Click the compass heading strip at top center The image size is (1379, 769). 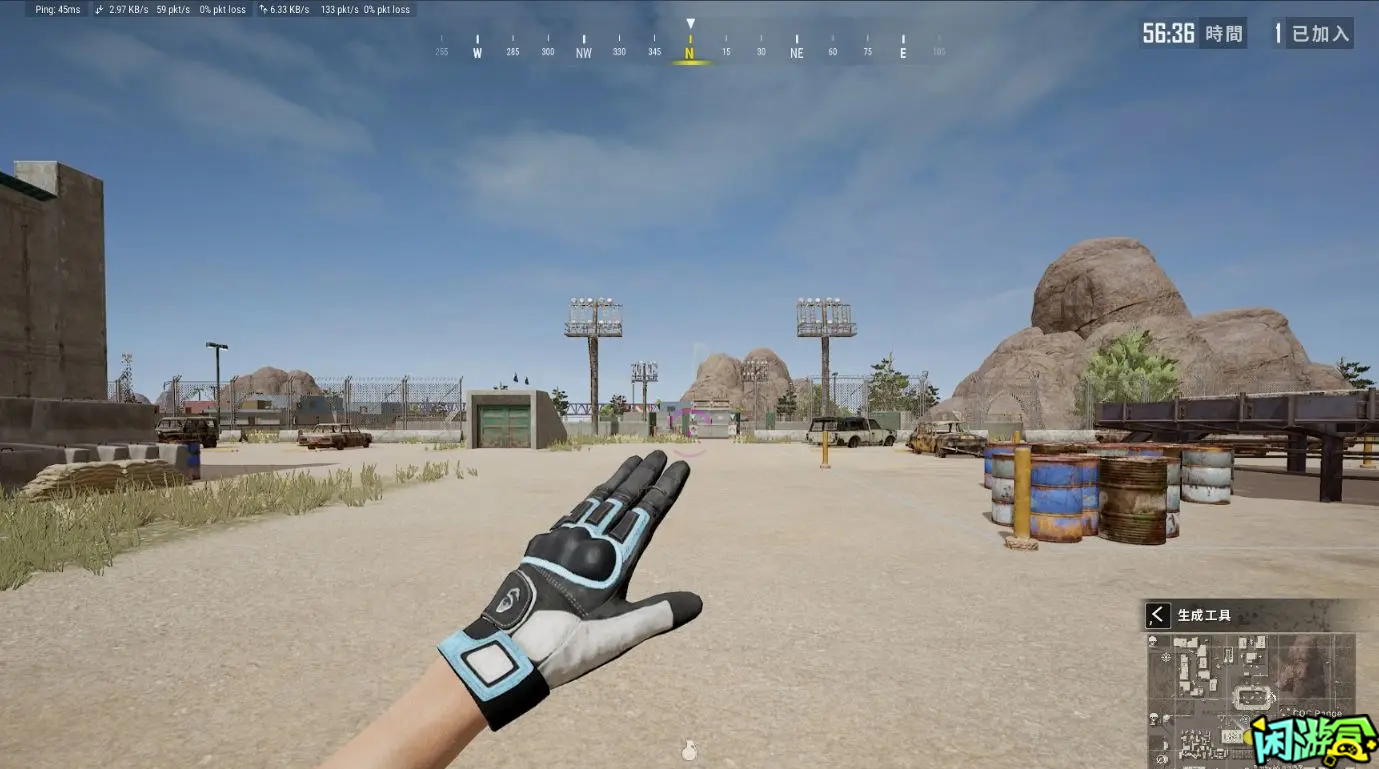691,47
